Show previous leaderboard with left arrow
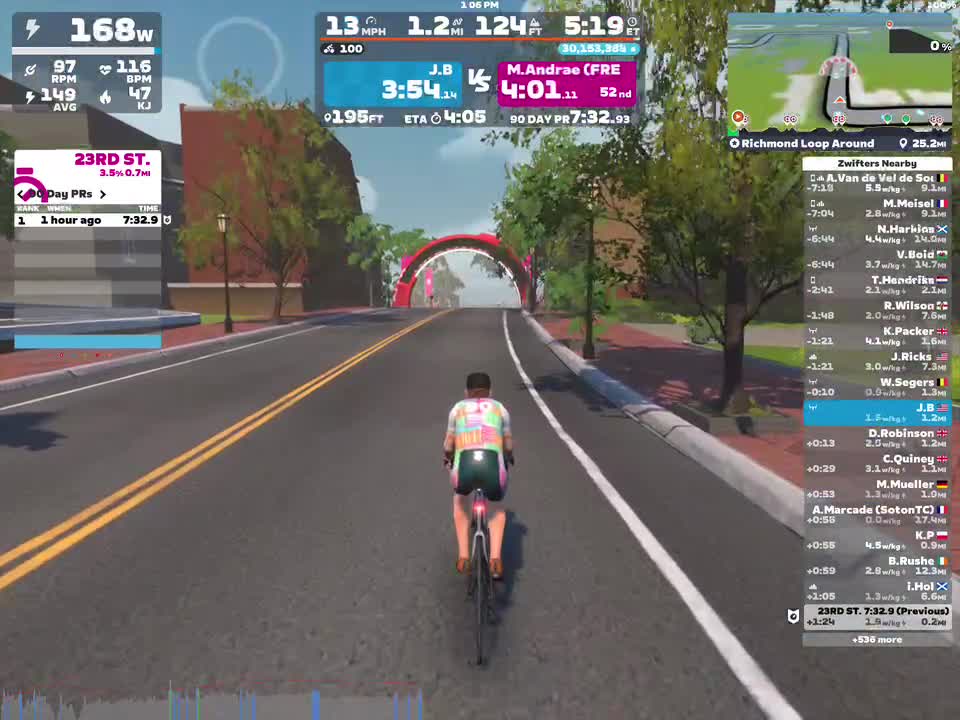 (21, 194)
